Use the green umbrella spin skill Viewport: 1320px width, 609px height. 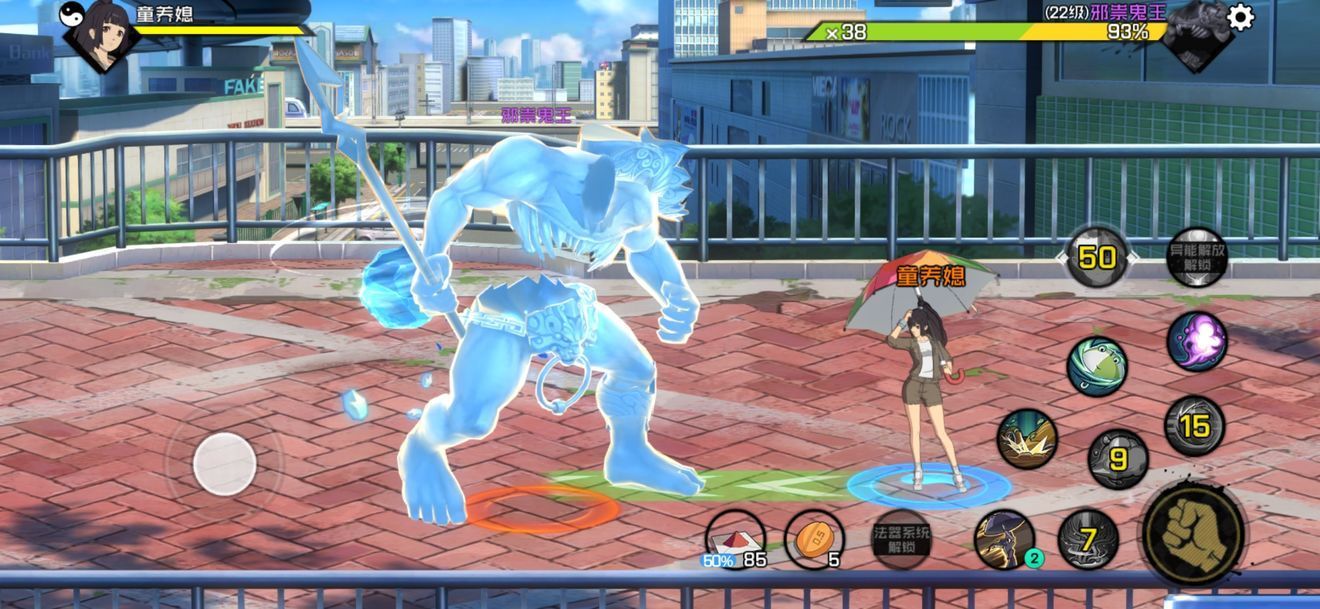point(1097,366)
